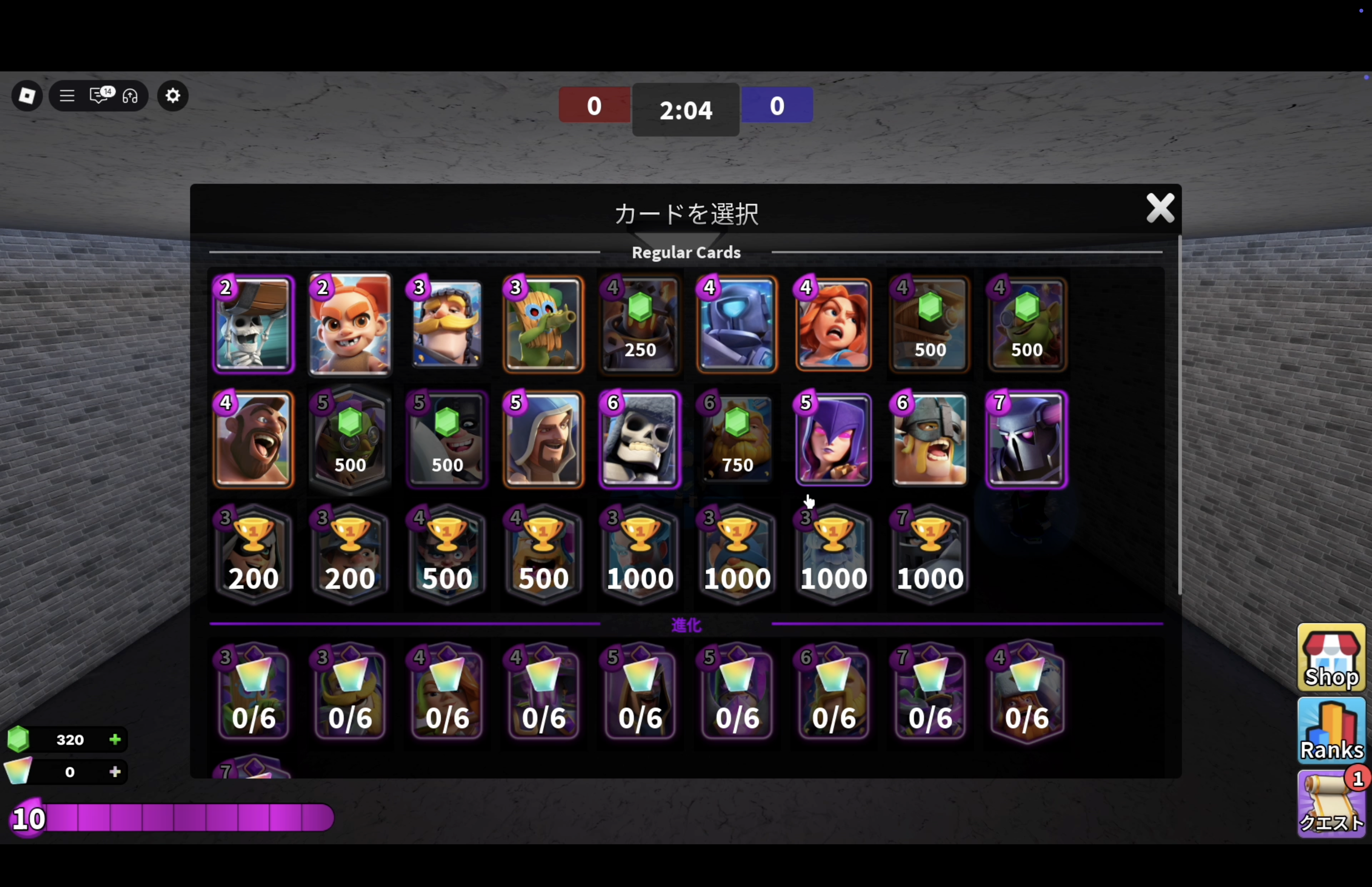Select the Mini P.E.K.K.A card
1372x887 pixels.
tap(736, 324)
